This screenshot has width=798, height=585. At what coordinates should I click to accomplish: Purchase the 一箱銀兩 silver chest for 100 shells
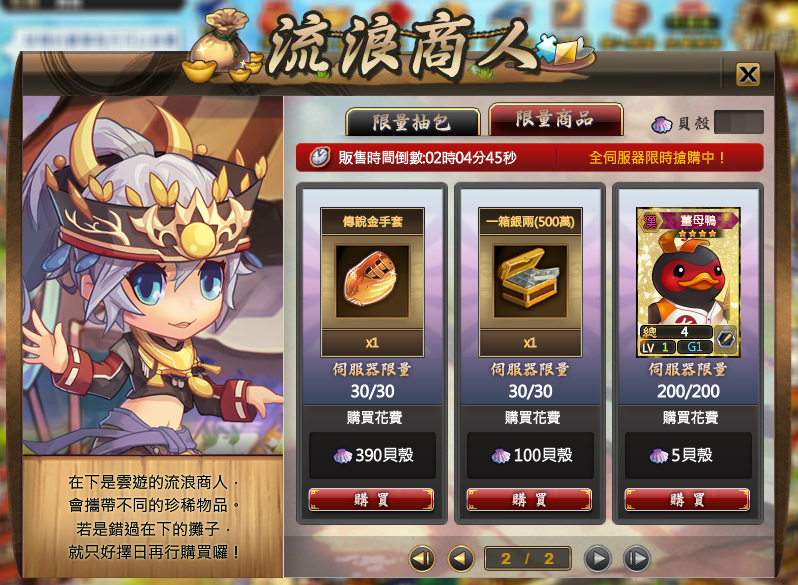pos(529,500)
